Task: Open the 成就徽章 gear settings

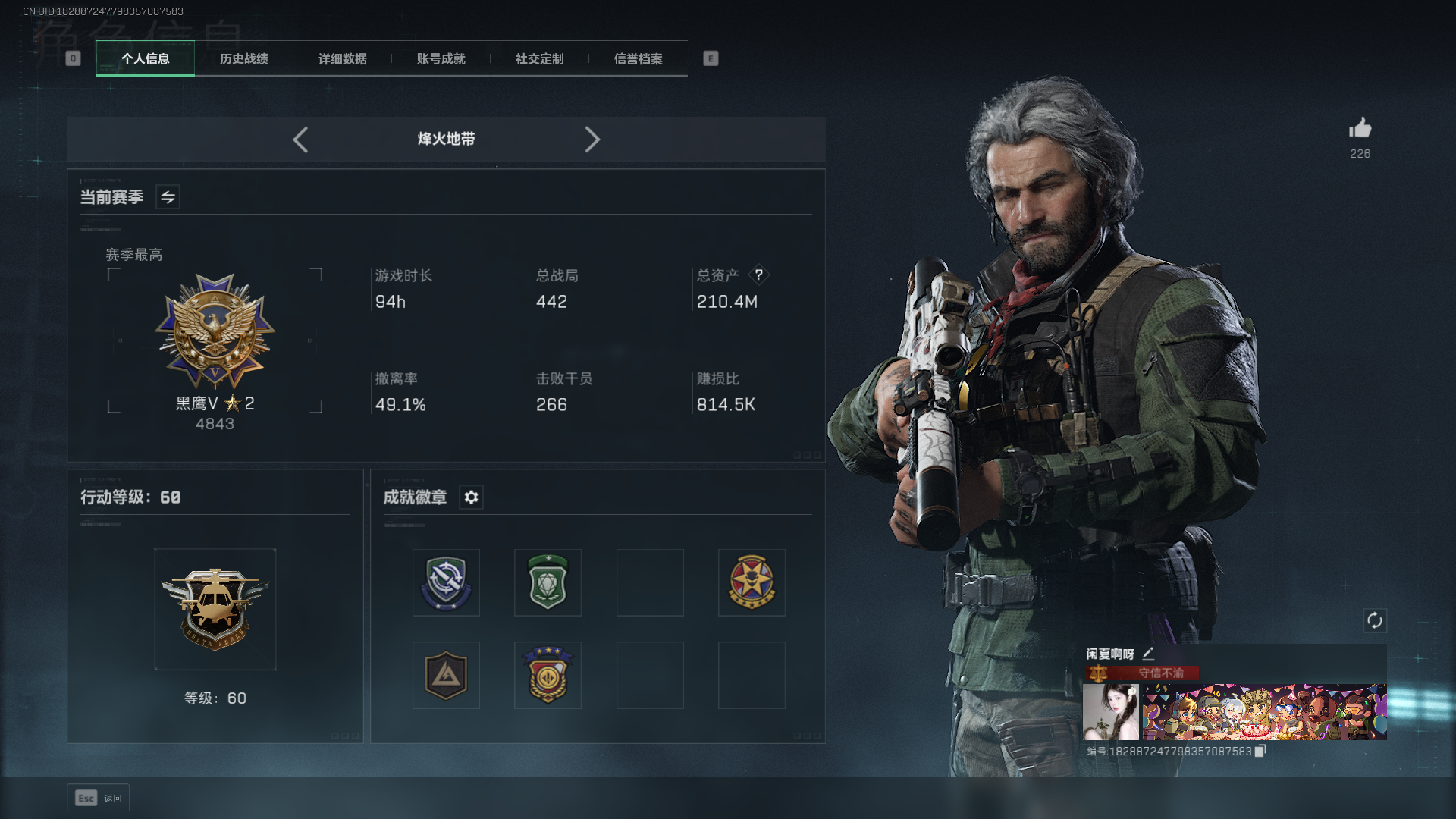Action: (471, 497)
